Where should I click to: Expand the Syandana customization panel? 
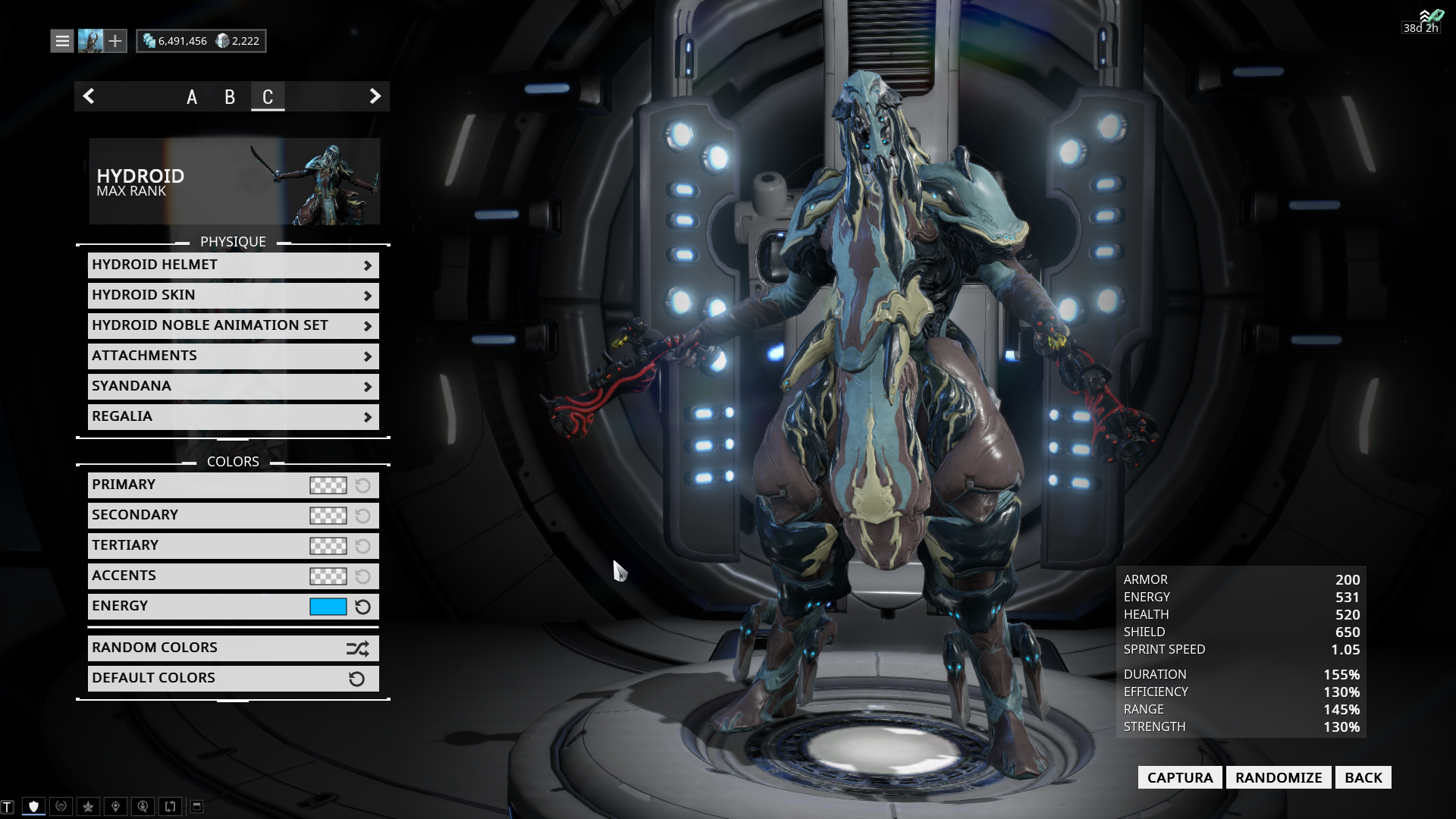233,385
